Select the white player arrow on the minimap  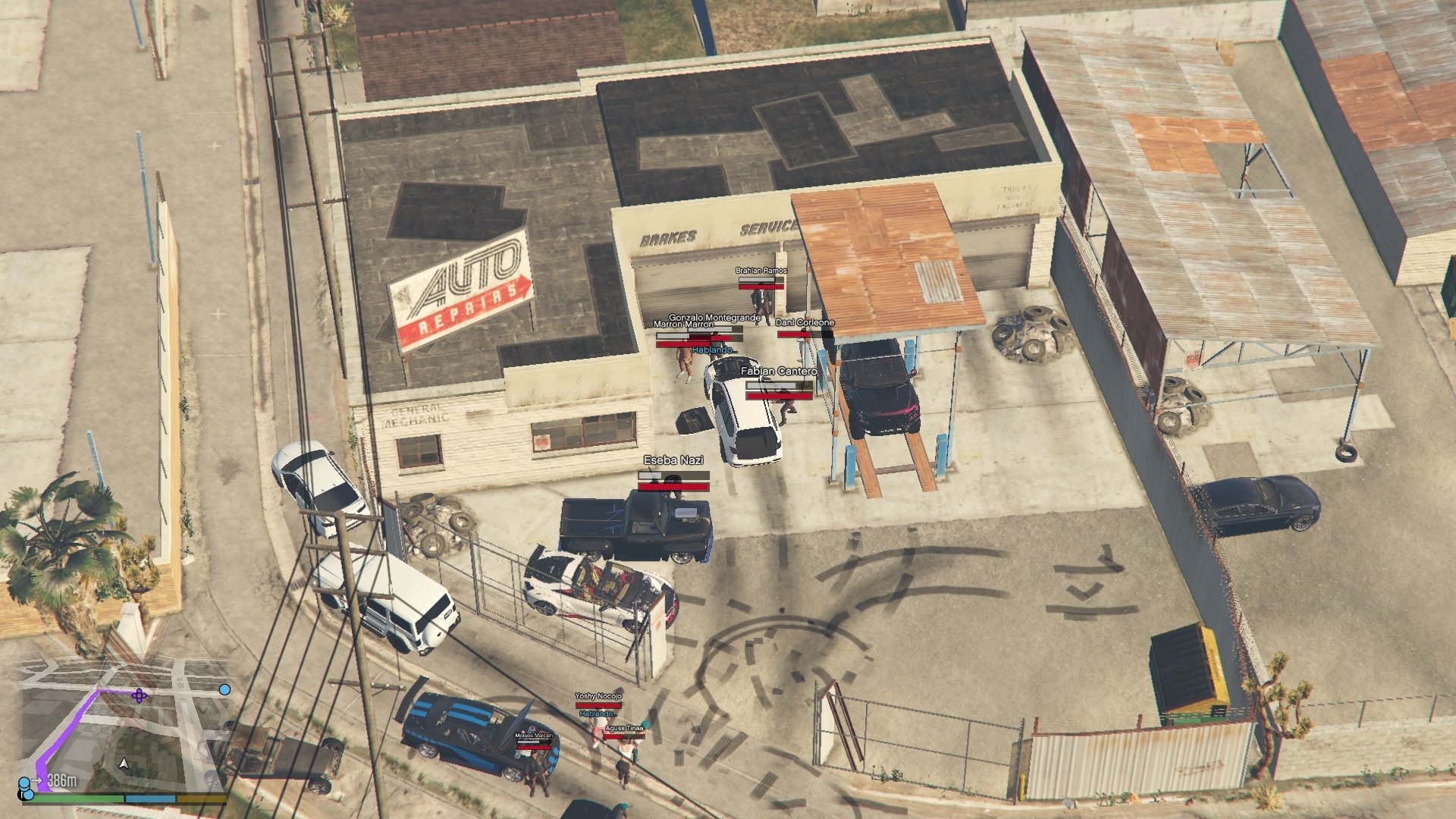click(x=124, y=763)
